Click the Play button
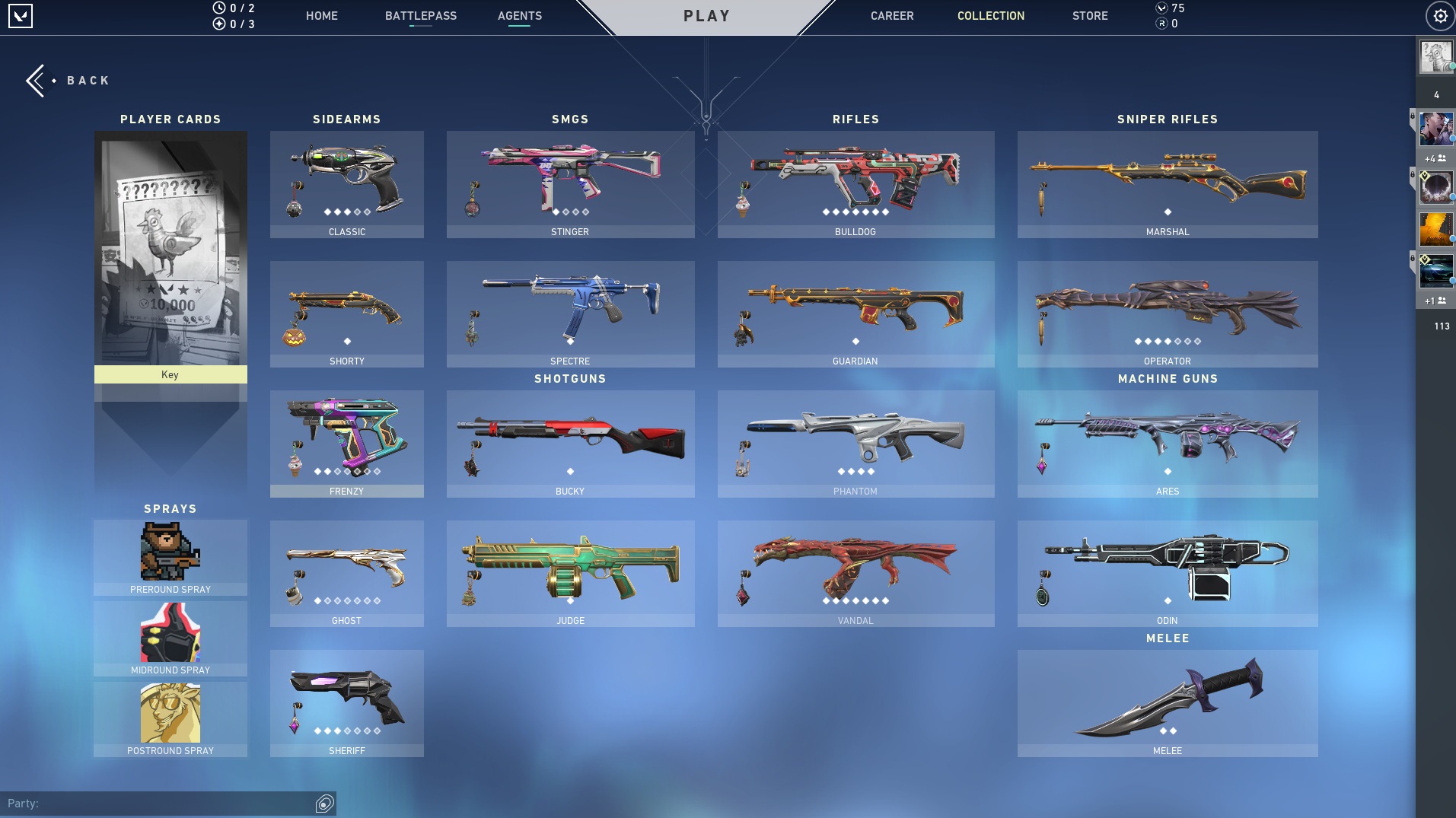This screenshot has height=818, width=1456. tap(706, 16)
